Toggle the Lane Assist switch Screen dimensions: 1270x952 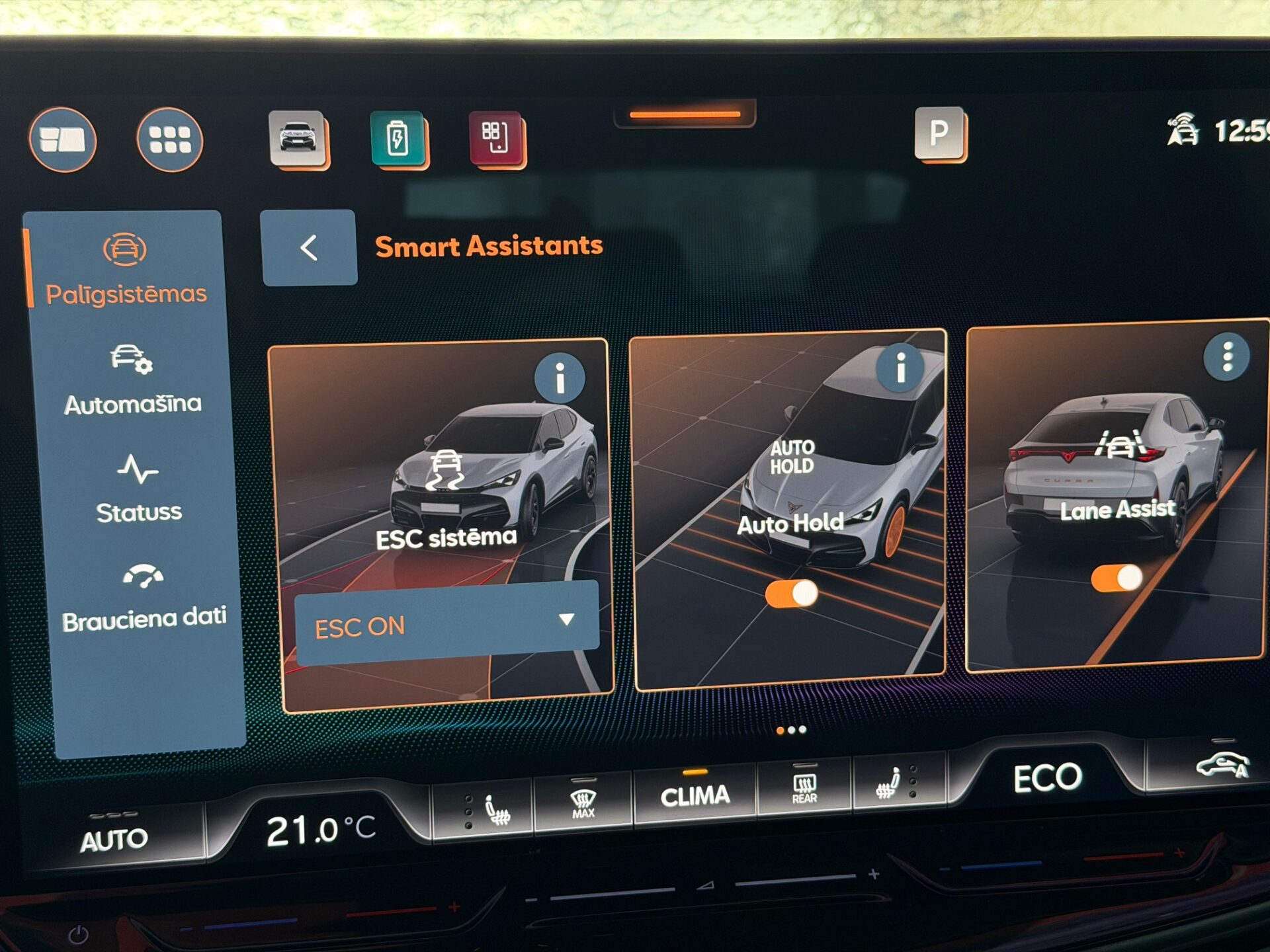tap(1117, 578)
